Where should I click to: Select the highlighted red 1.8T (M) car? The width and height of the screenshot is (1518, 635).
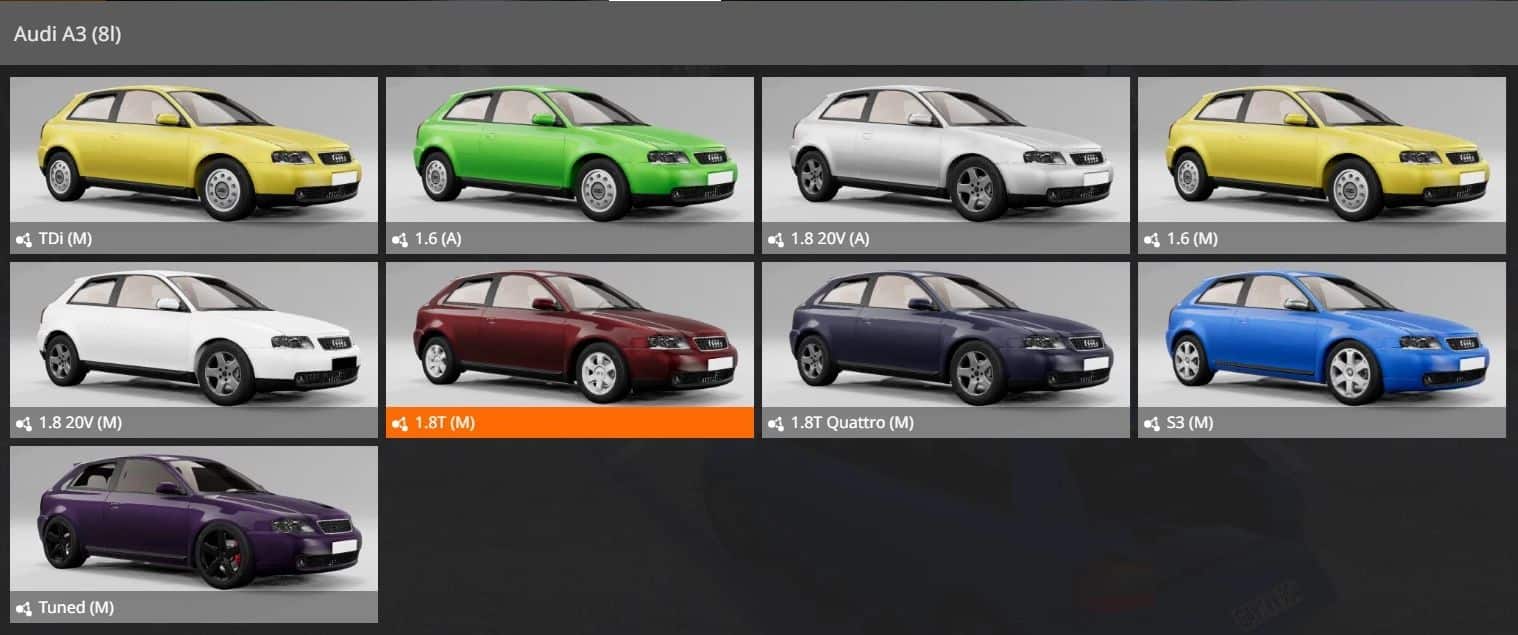coord(570,348)
